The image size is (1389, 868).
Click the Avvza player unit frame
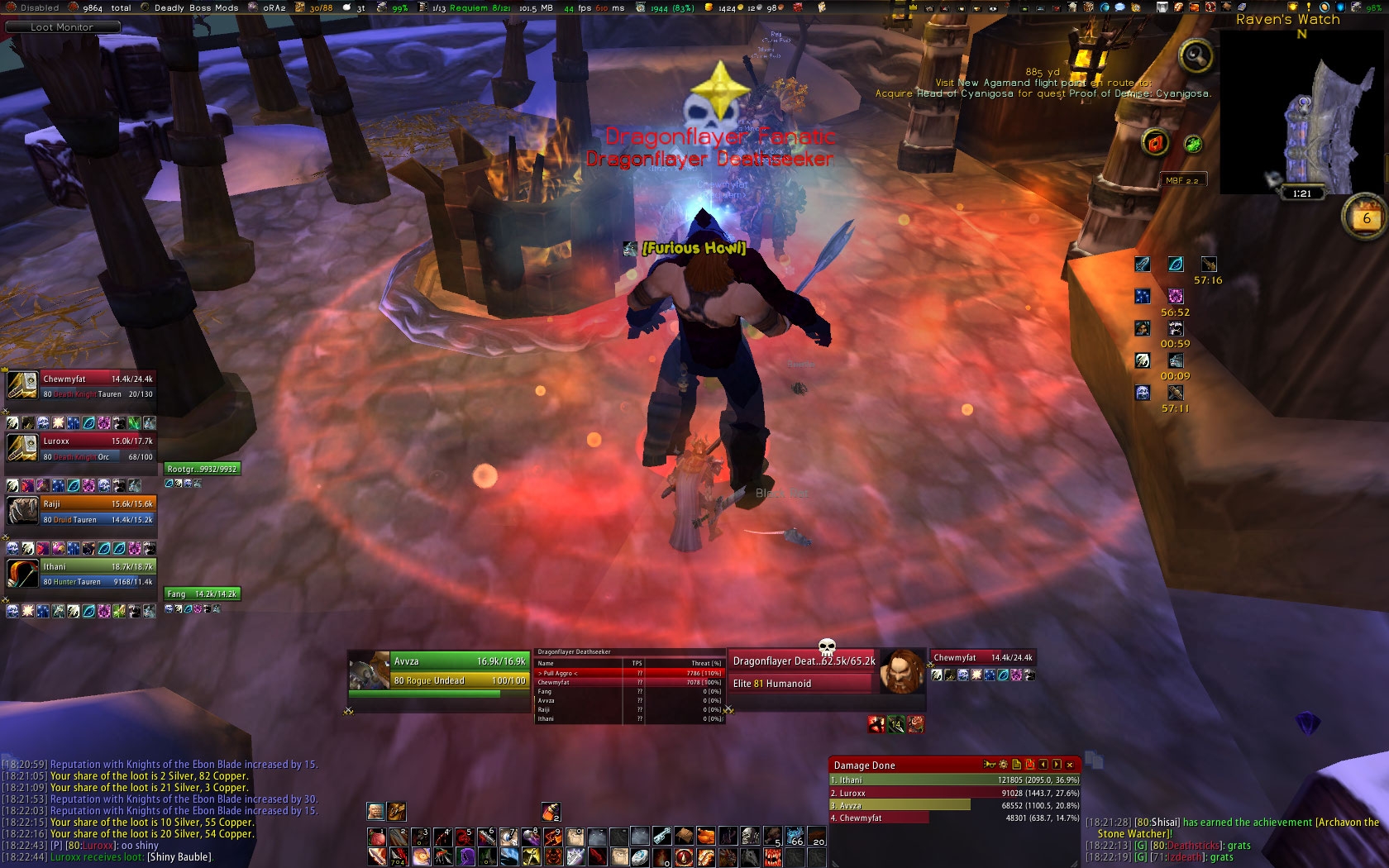point(438,670)
